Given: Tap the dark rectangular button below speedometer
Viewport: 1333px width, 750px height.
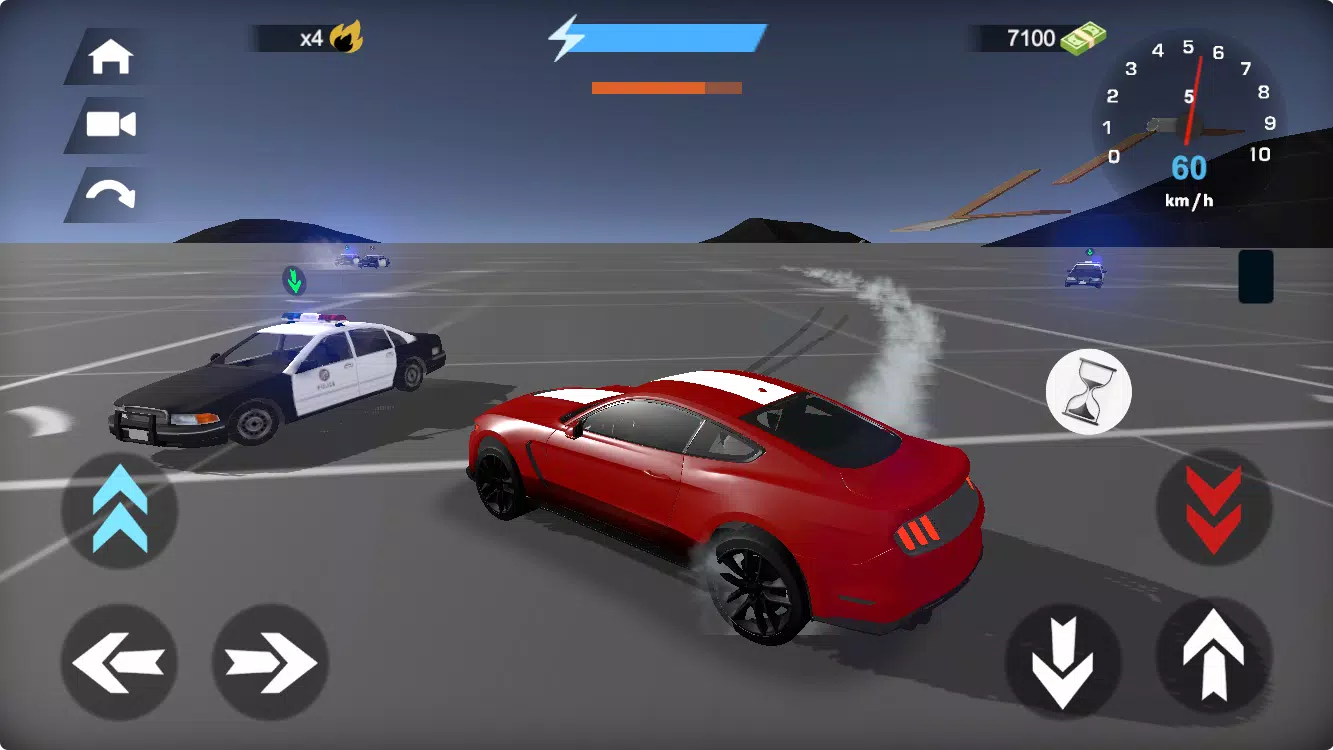Looking at the screenshot, I should [1255, 276].
